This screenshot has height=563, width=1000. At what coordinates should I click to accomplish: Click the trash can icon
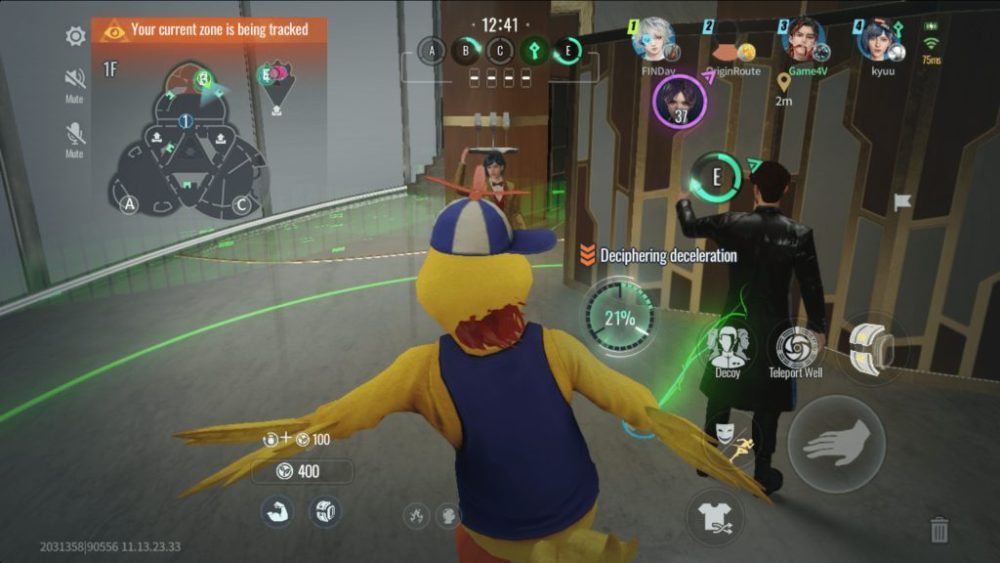(x=939, y=528)
